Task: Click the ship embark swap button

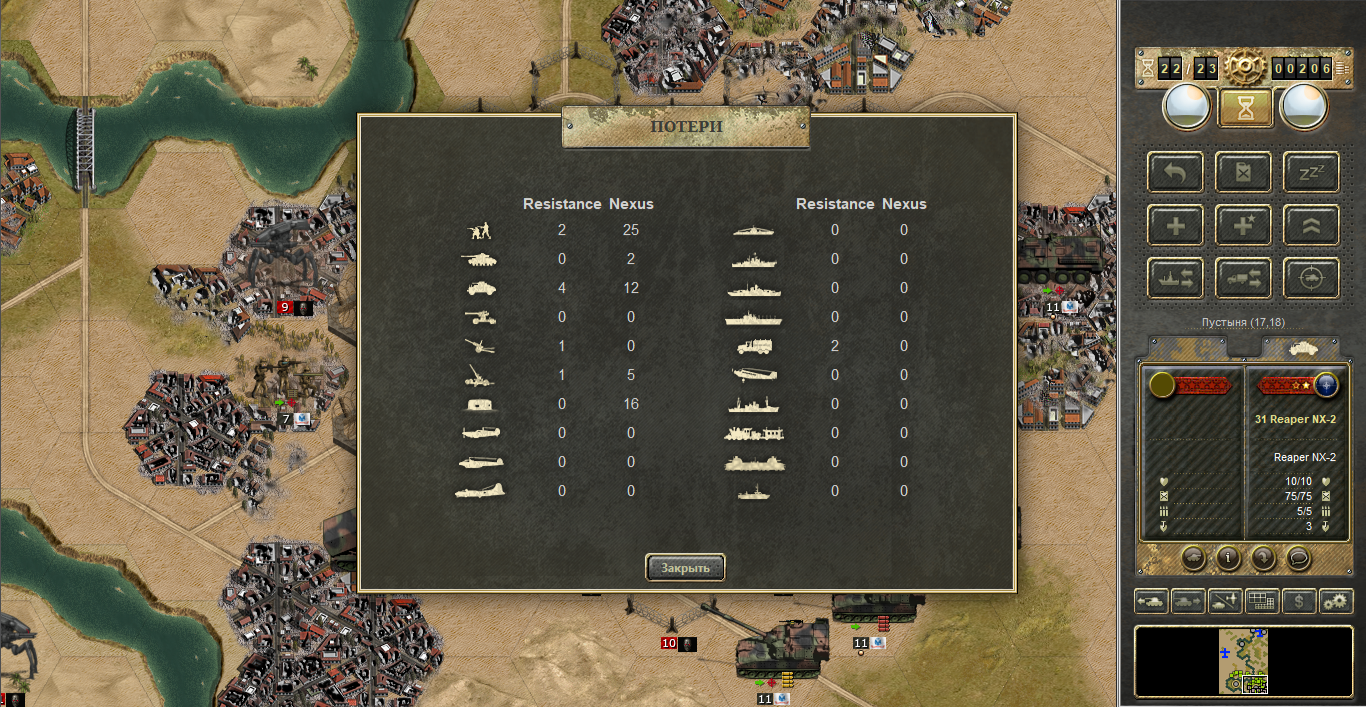Action: click(x=1176, y=279)
